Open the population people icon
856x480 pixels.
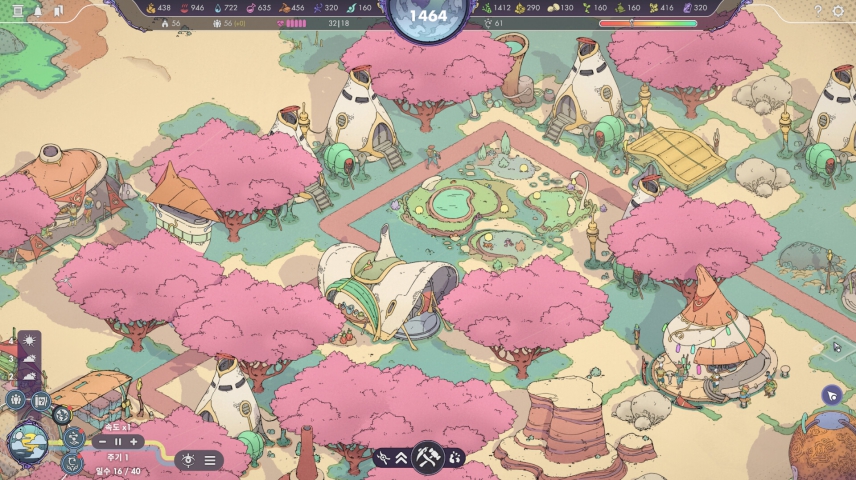(x=17, y=400)
